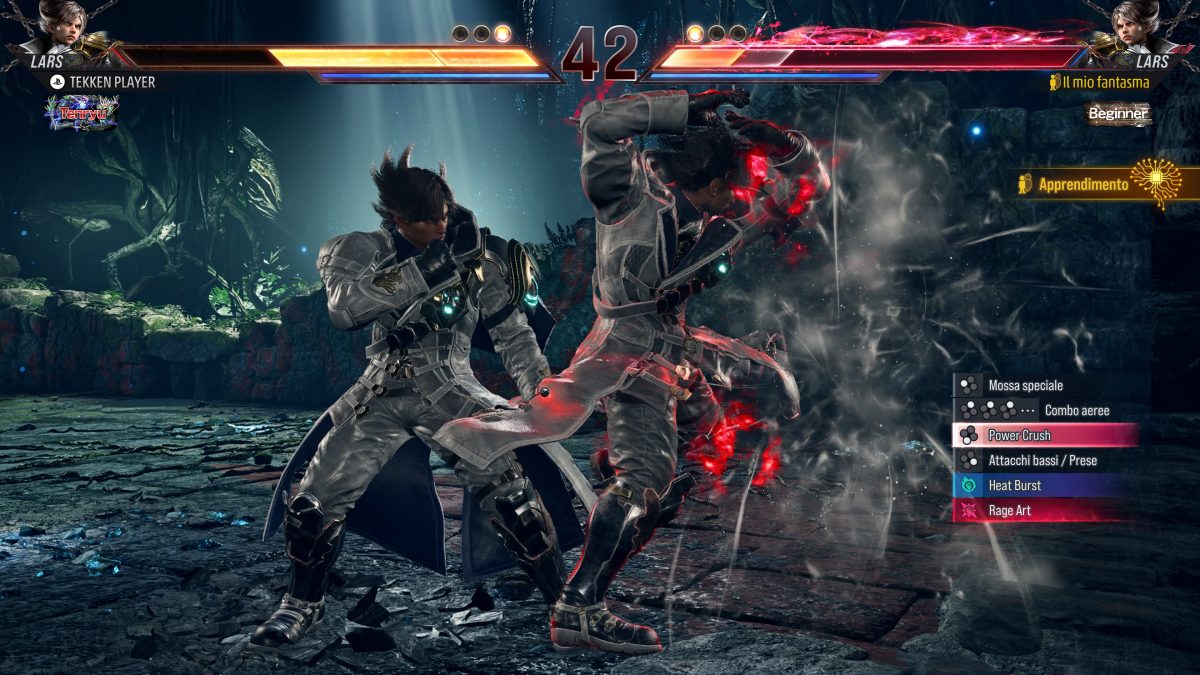The width and height of the screenshot is (1200, 675).
Task: Trigger the Rage Art entry
Action: point(1040,510)
